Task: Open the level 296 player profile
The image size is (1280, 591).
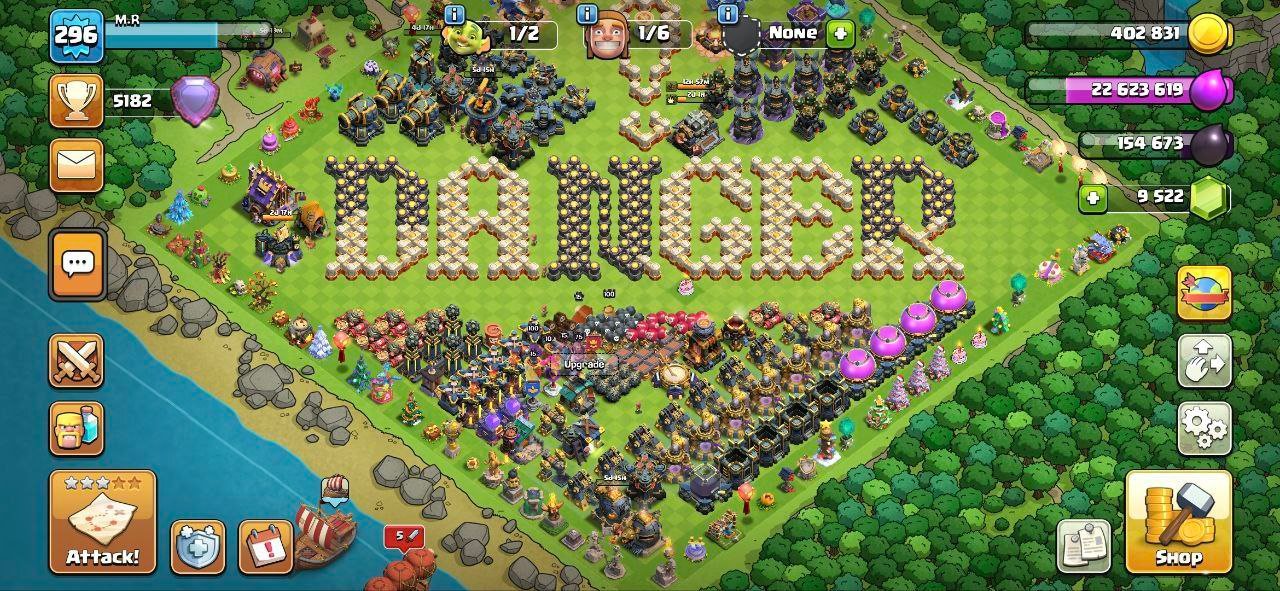Action: point(77,36)
